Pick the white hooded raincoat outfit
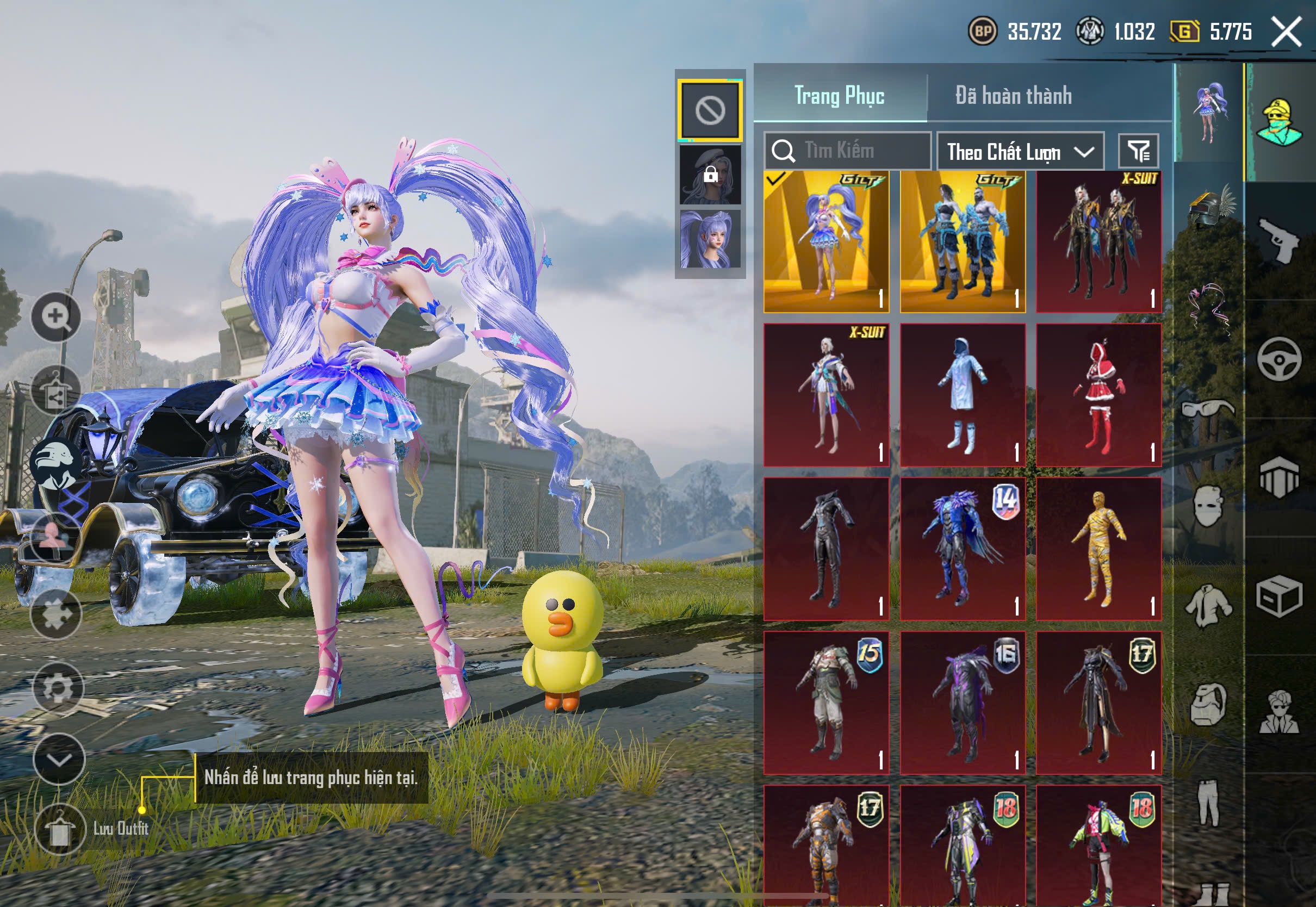Viewport: 1316px width, 907px height. (963, 395)
